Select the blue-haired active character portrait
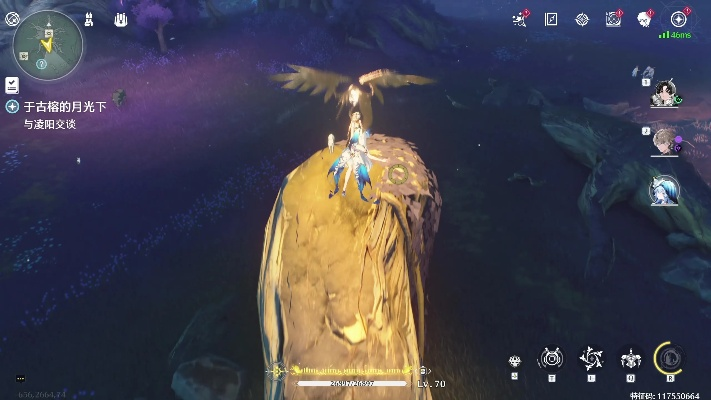 (664, 189)
